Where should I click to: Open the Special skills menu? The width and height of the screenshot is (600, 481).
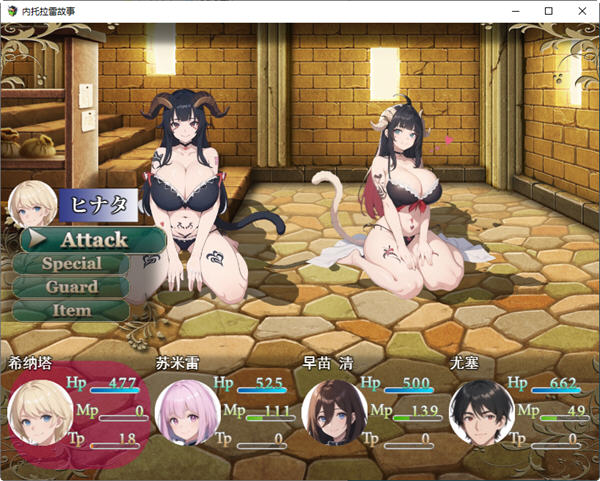click(x=71, y=264)
